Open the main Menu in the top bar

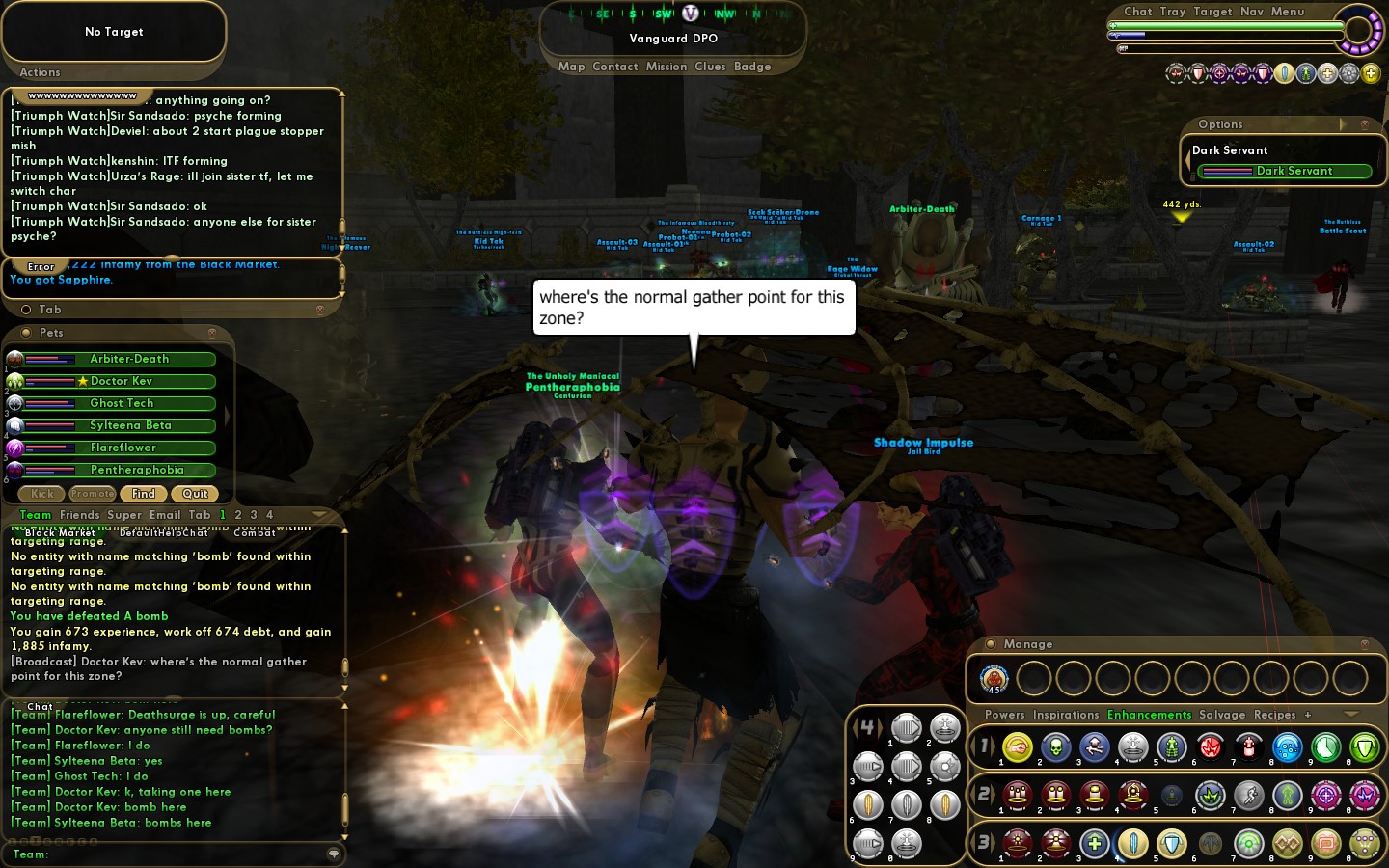click(1288, 12)
